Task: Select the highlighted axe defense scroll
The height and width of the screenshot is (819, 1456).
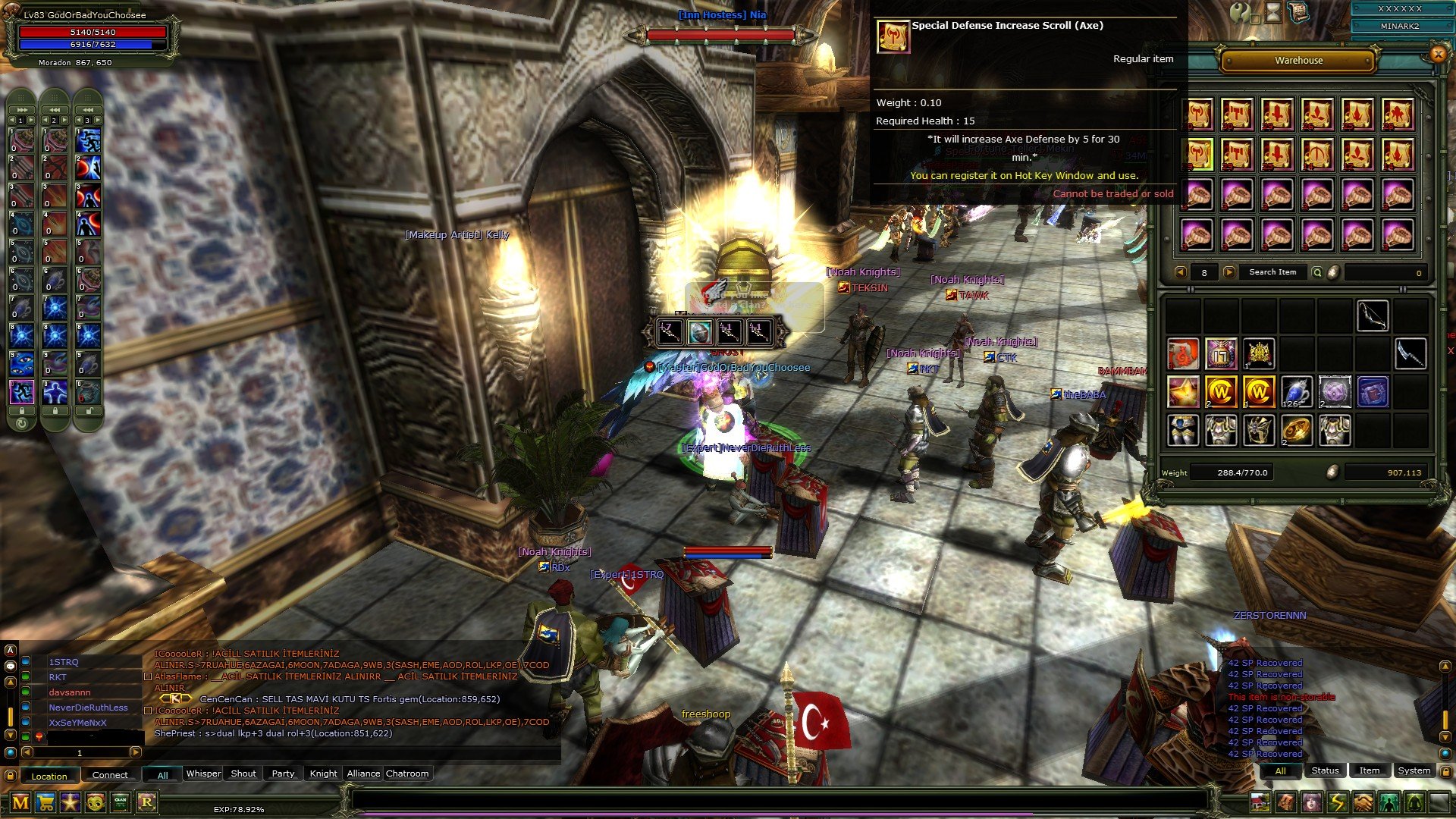Action: coord(1197,155)
